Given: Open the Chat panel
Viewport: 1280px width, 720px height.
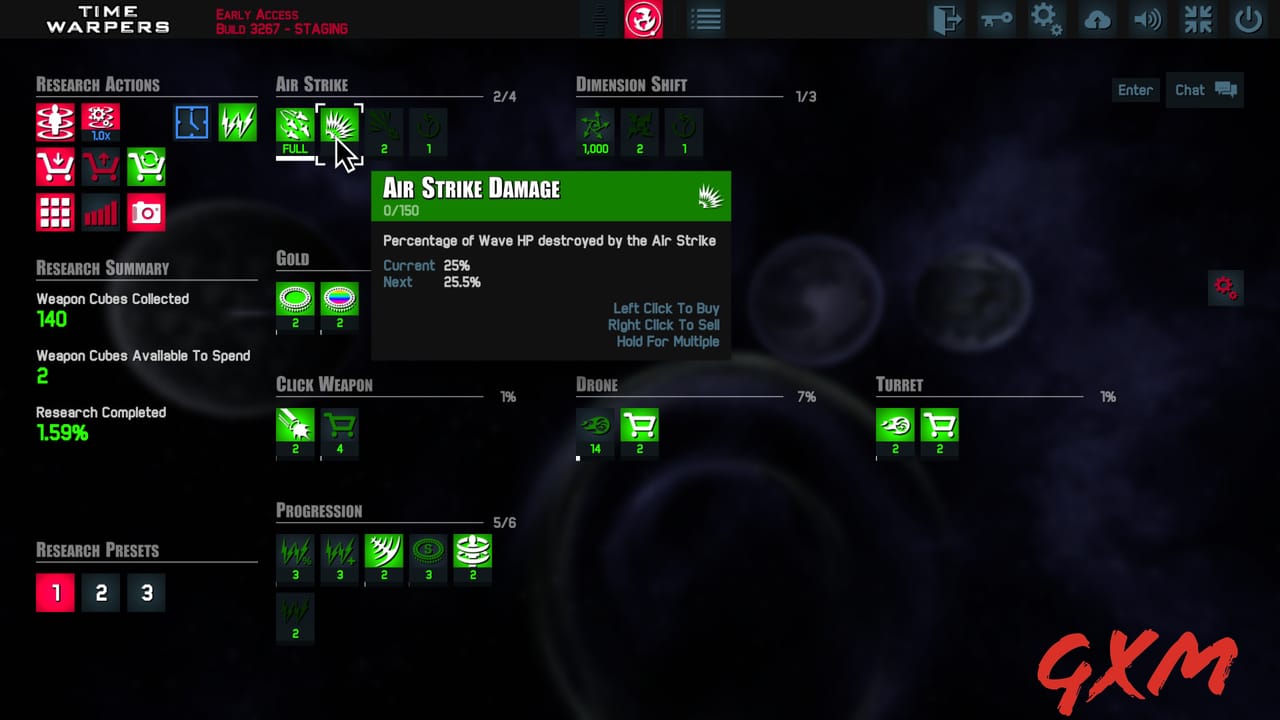Looking at the screenshot, I should click(x=1204, y=90).
